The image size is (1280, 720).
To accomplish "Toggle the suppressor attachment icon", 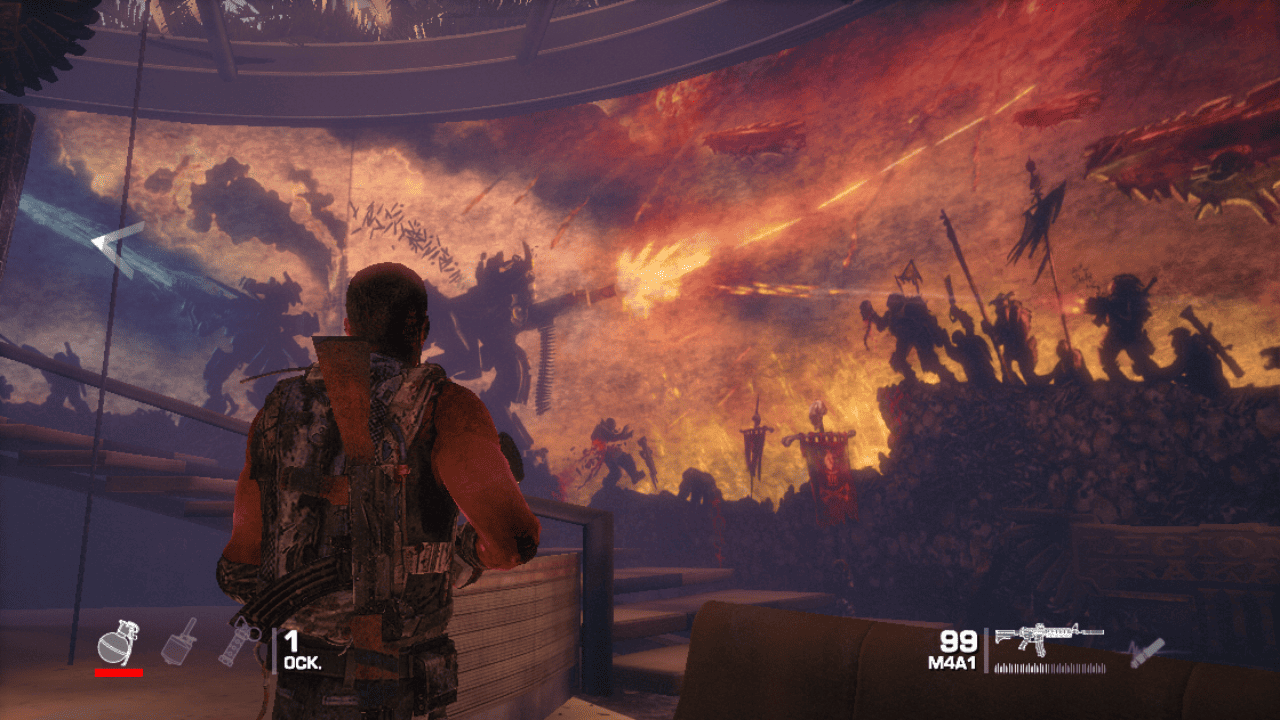I will pos(1142,652).
